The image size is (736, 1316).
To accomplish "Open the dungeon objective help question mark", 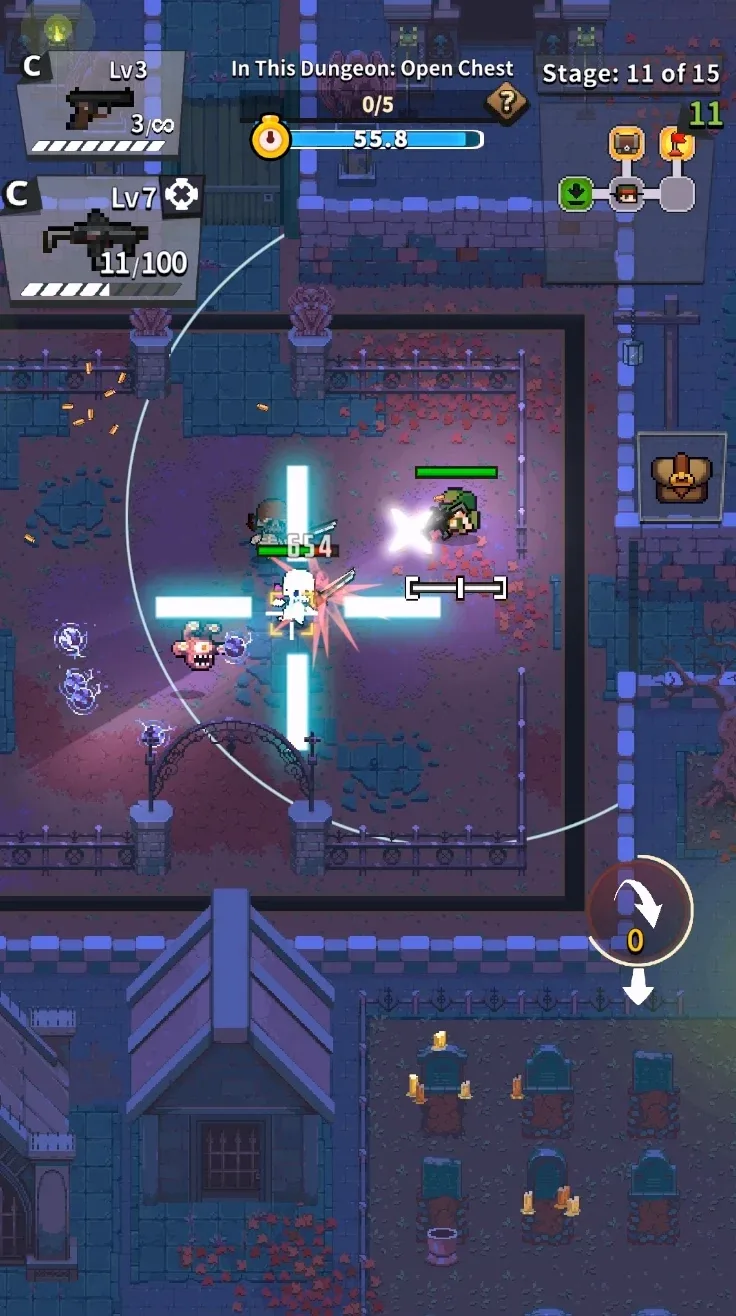I will 507,101.
